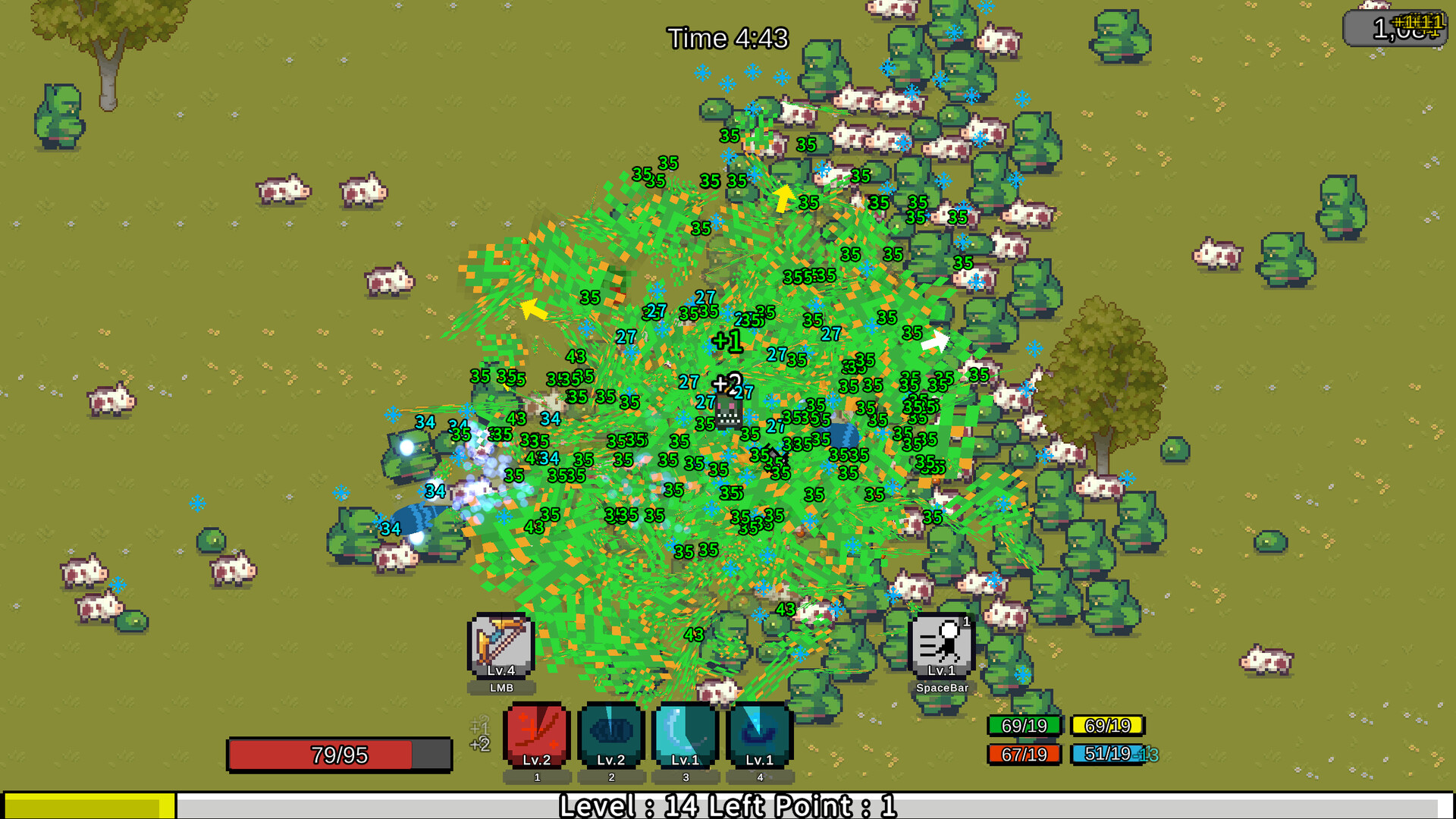Click the red 67/19 kill counter
The image size is (1456, 819).
(x=1025, y=753)
